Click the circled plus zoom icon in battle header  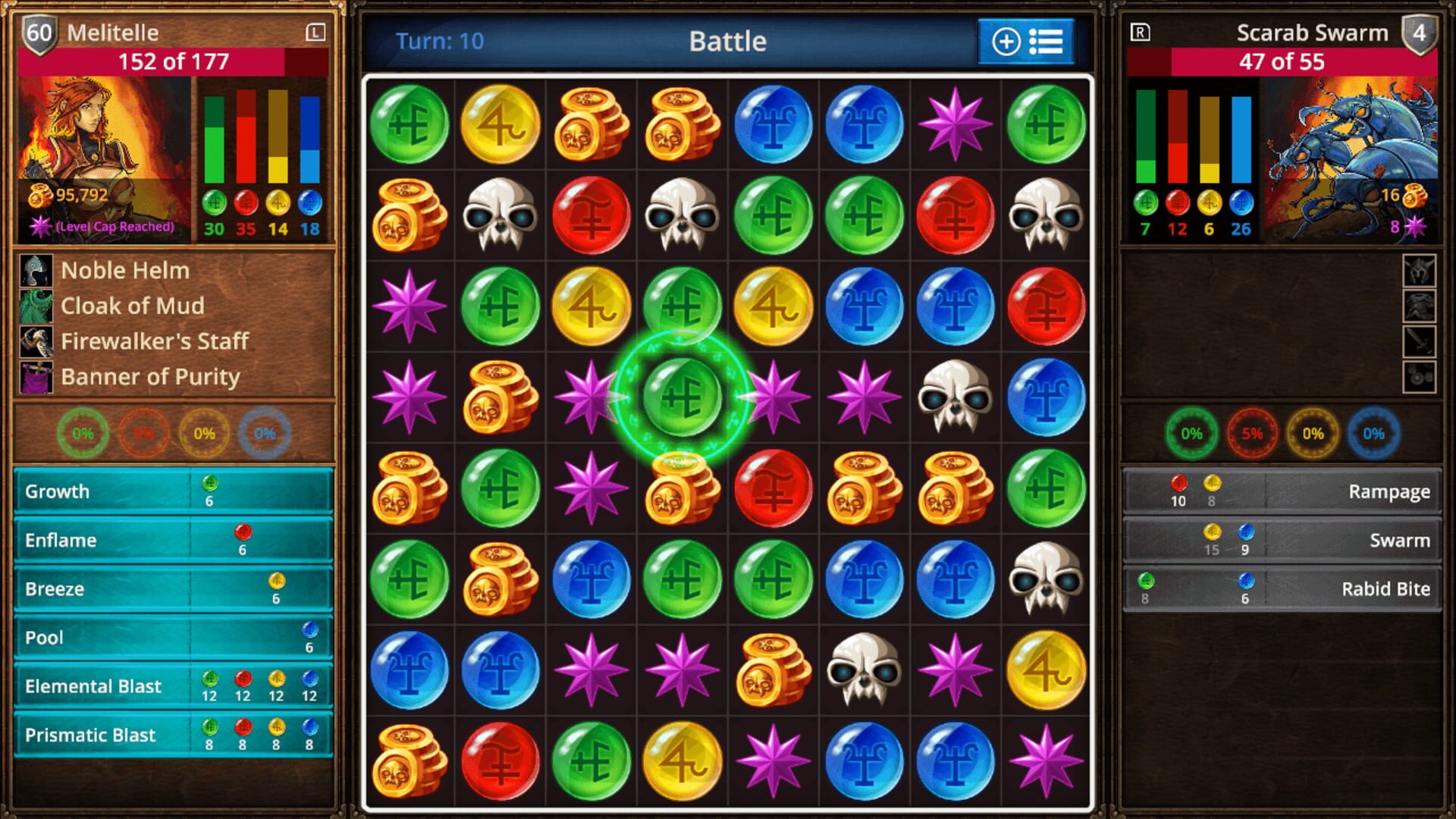pyautogui.click(x=1006, y=42)
